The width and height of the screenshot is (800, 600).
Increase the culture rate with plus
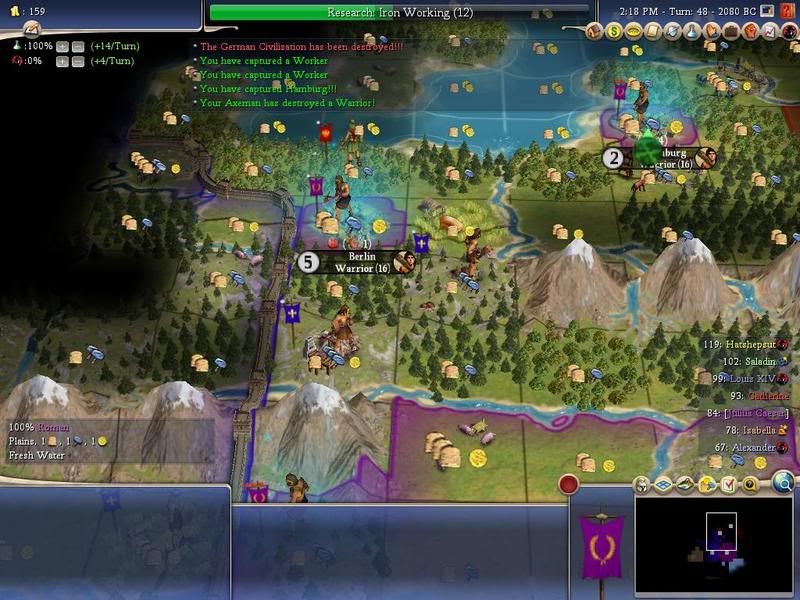point(62,61)
